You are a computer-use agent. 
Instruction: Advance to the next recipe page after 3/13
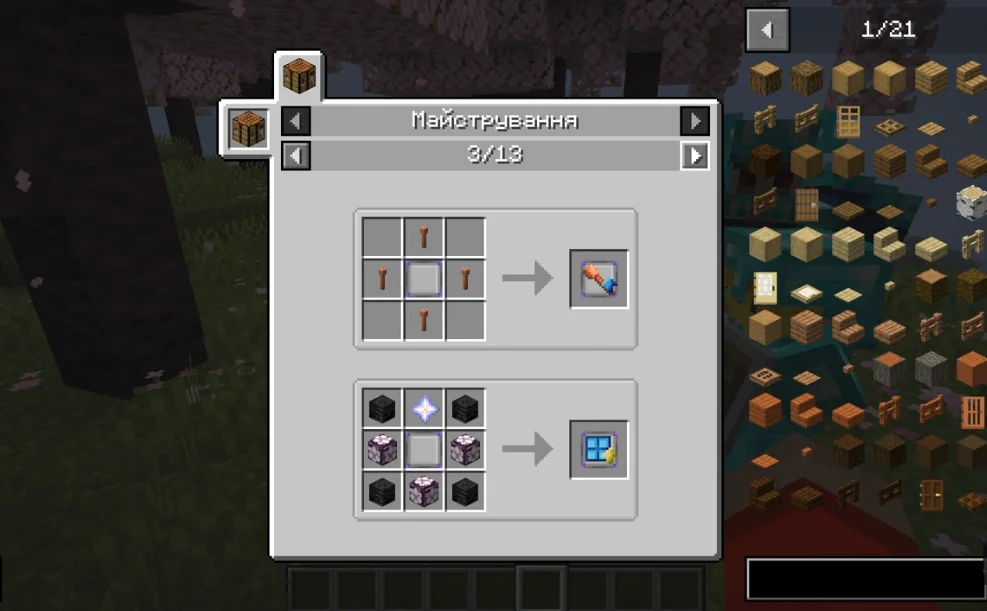tap(695, 155)
